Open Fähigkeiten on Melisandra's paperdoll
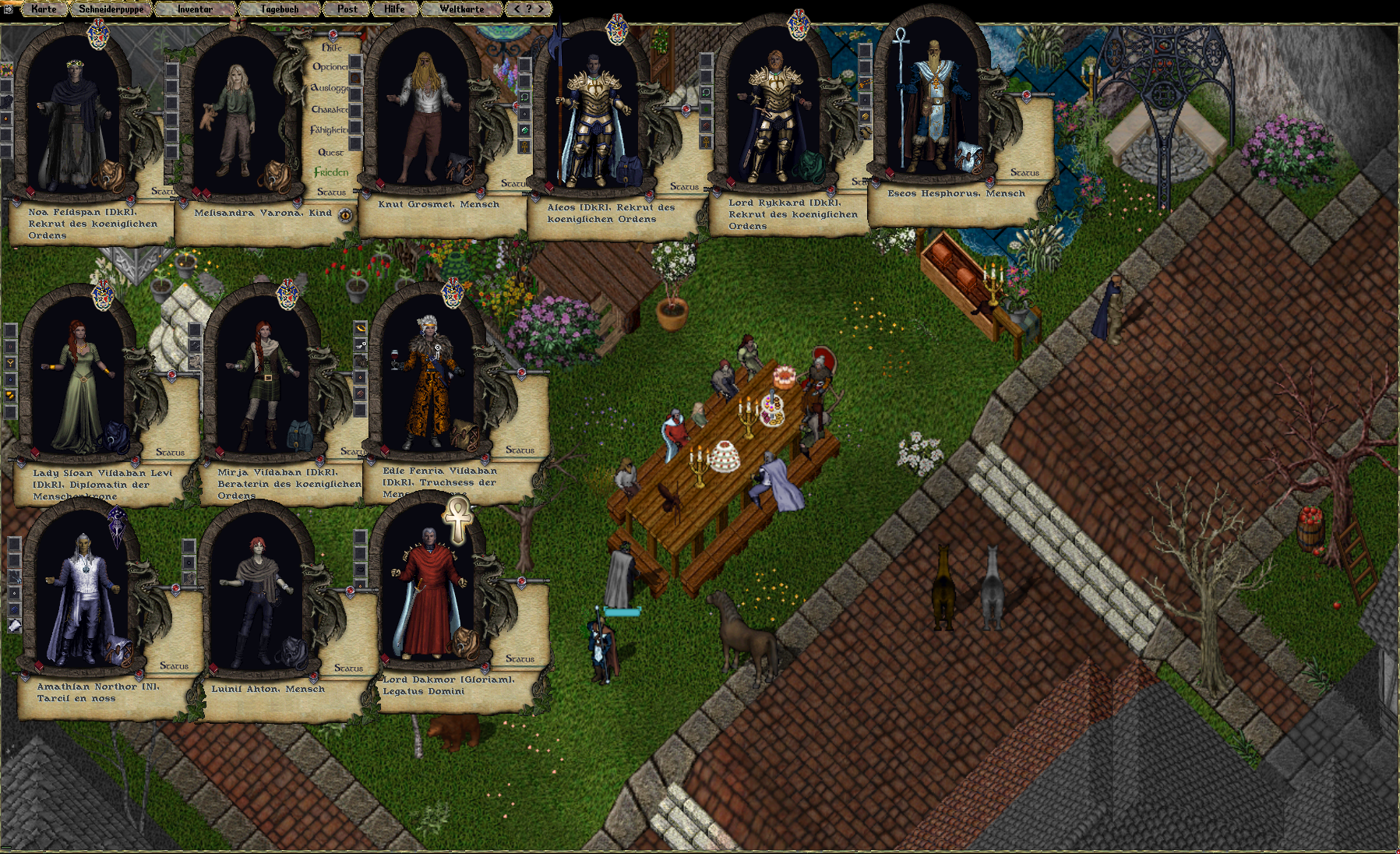The width and height of the screenshot is (1400, 854). pyautogui.click(x=330, y=130)
